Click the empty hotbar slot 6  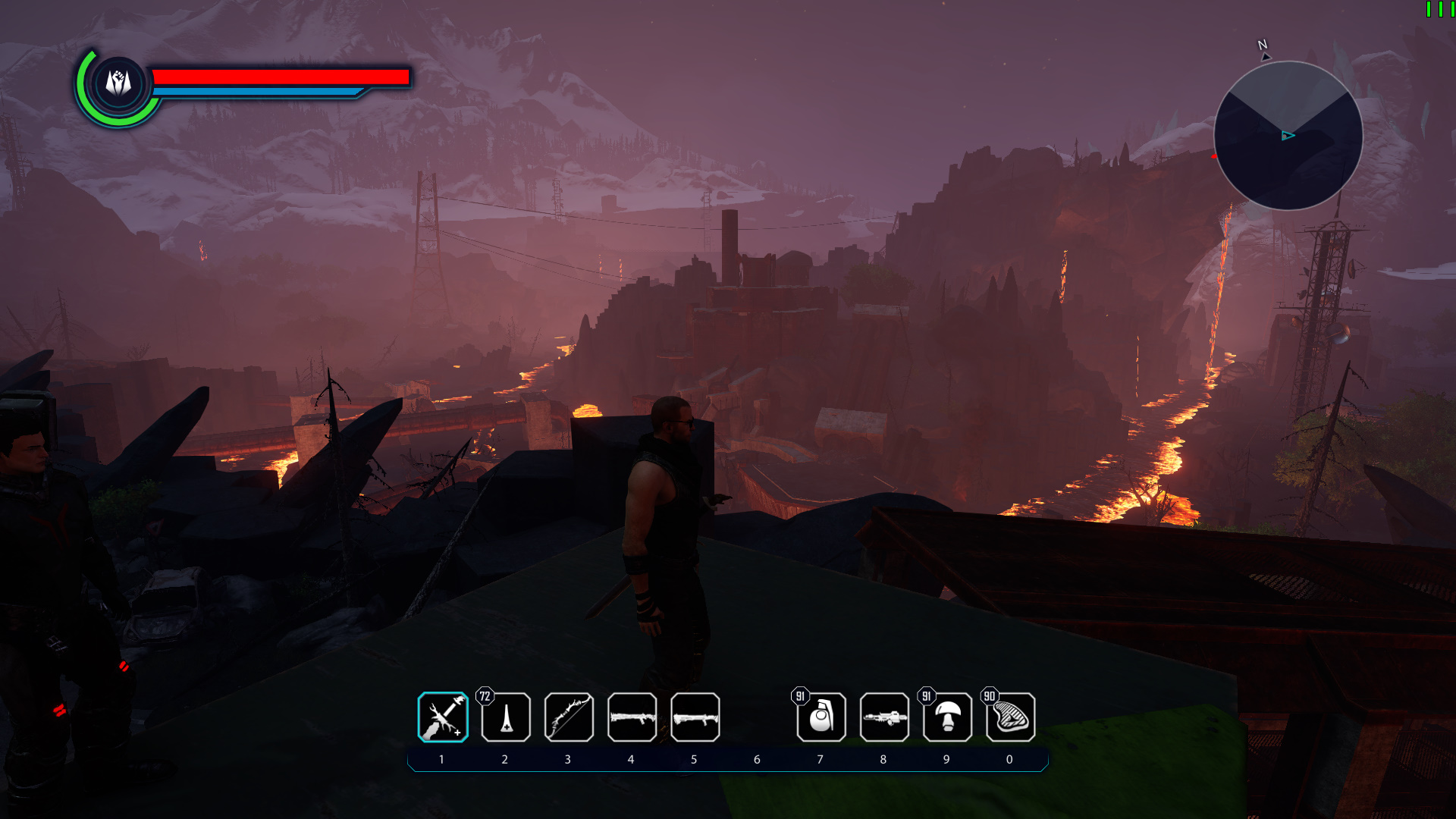pyautogui.click(x=757, y=716)
